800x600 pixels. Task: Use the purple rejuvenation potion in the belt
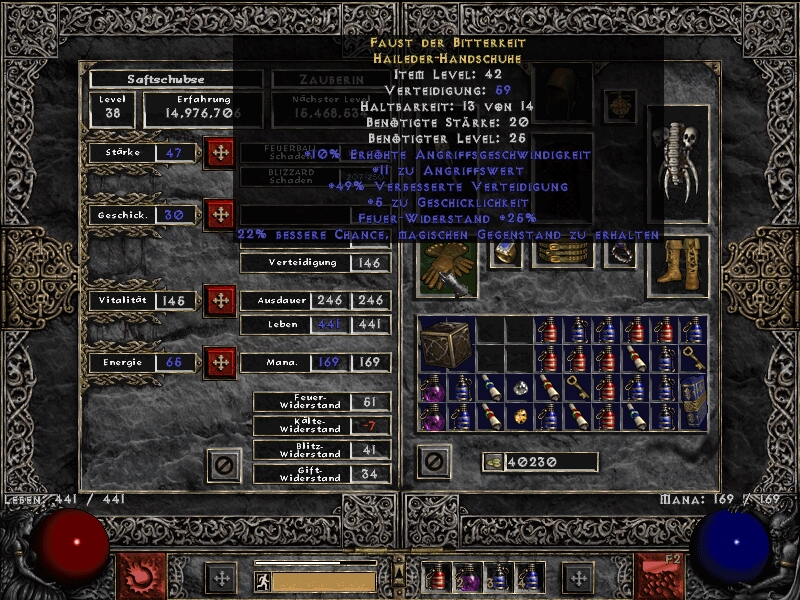(x=467, y=578)
